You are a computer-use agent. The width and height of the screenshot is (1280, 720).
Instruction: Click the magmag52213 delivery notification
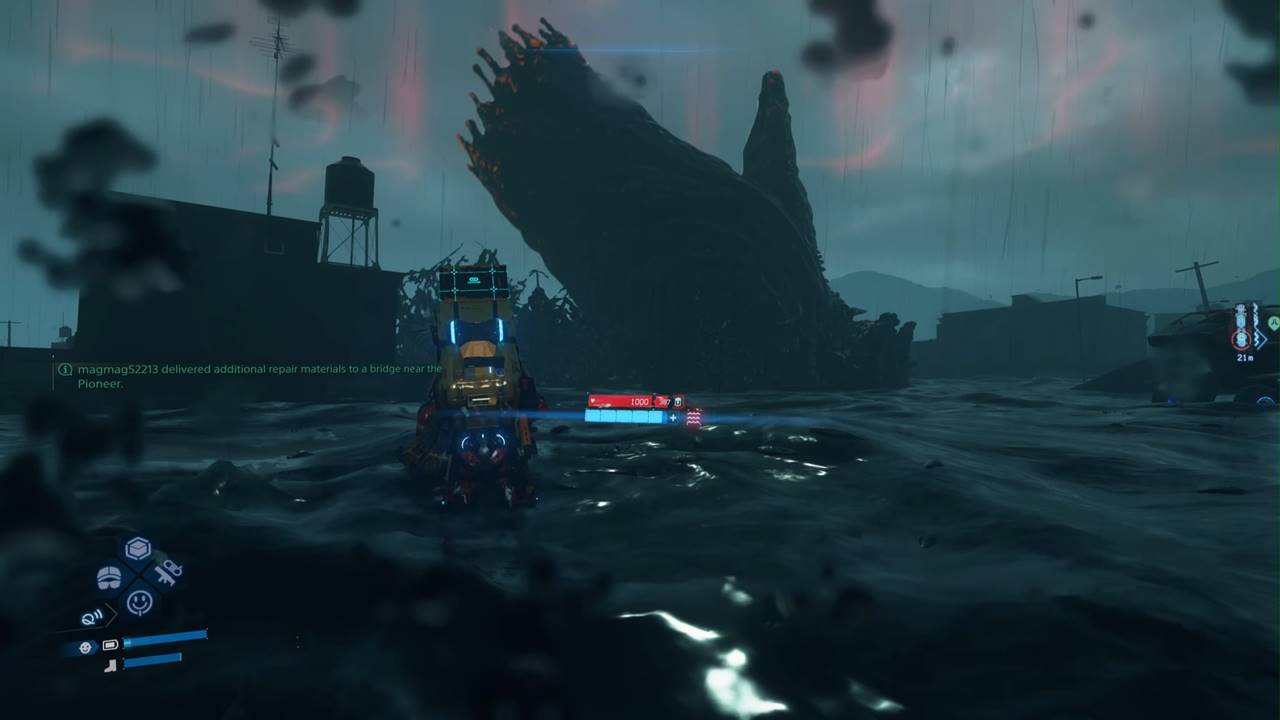pyautogui.click(x=250, y=376)
